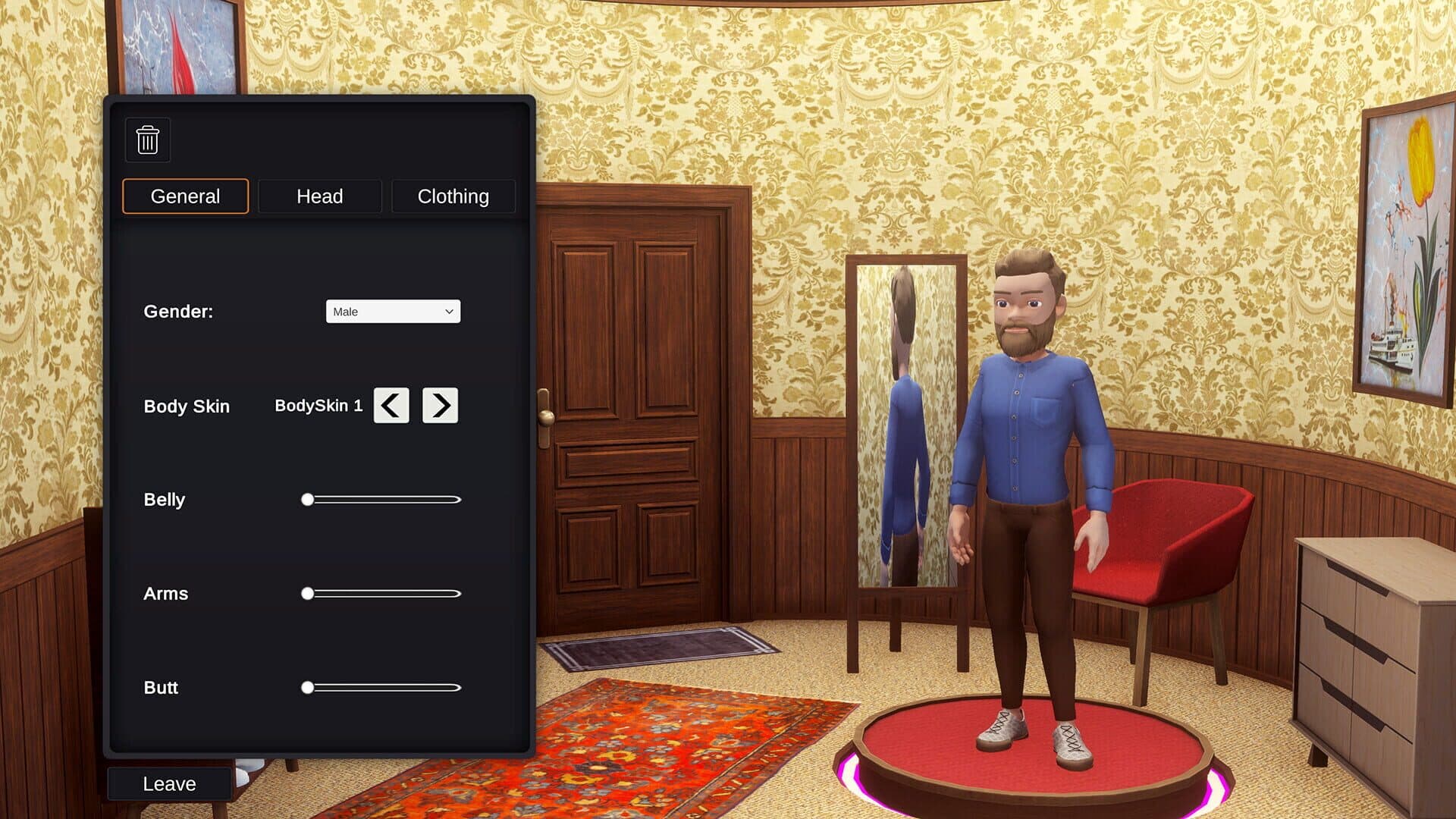
Task: Select the right arrow to browse Body Skins
Action: [440, 406]
